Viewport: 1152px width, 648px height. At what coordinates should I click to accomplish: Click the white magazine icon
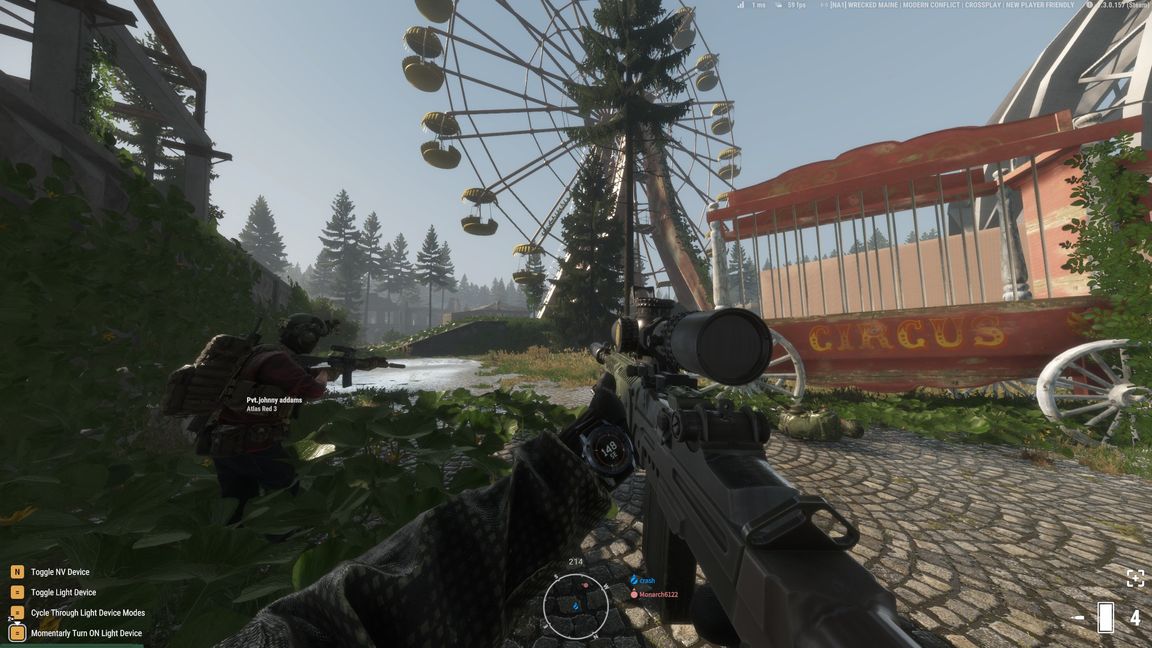(1105, 618)
